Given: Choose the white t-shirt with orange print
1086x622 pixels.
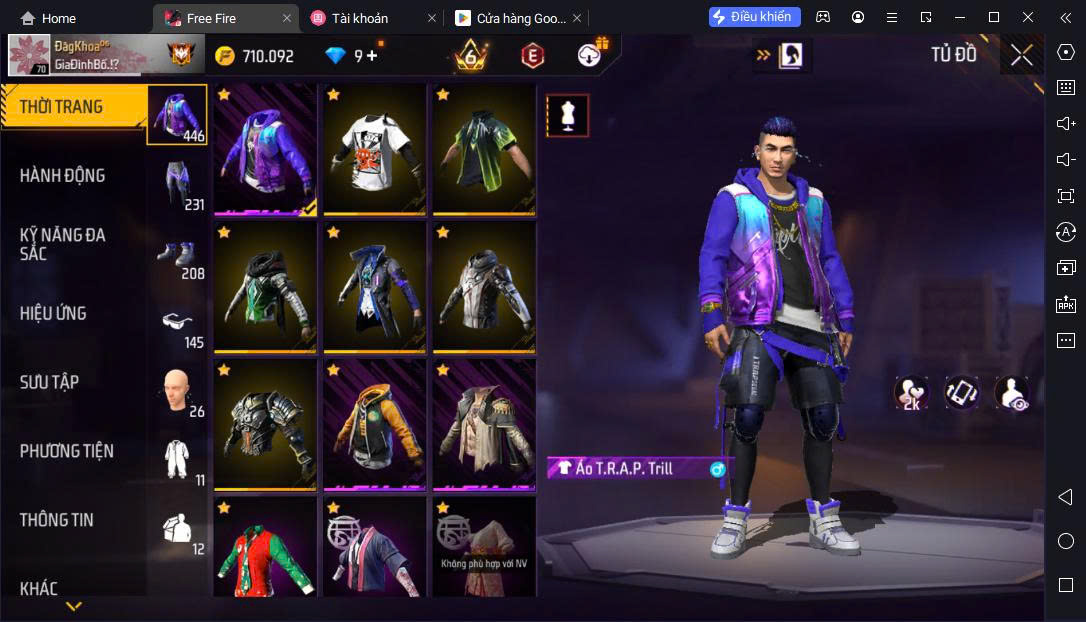Looking at the screenshot, I should (373, 148).
